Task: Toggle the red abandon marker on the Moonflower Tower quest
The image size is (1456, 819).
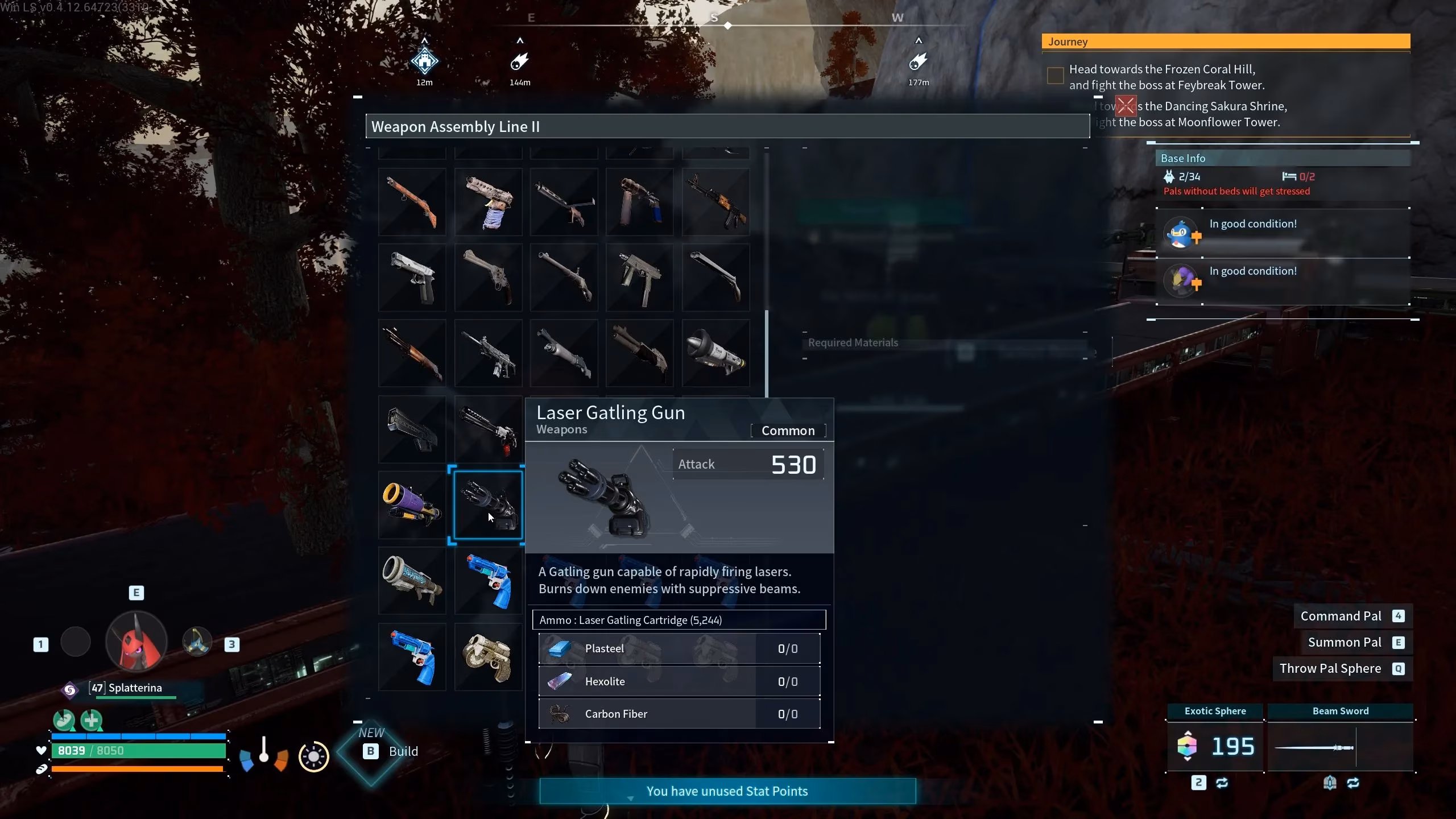Action: coord(1126,105)
